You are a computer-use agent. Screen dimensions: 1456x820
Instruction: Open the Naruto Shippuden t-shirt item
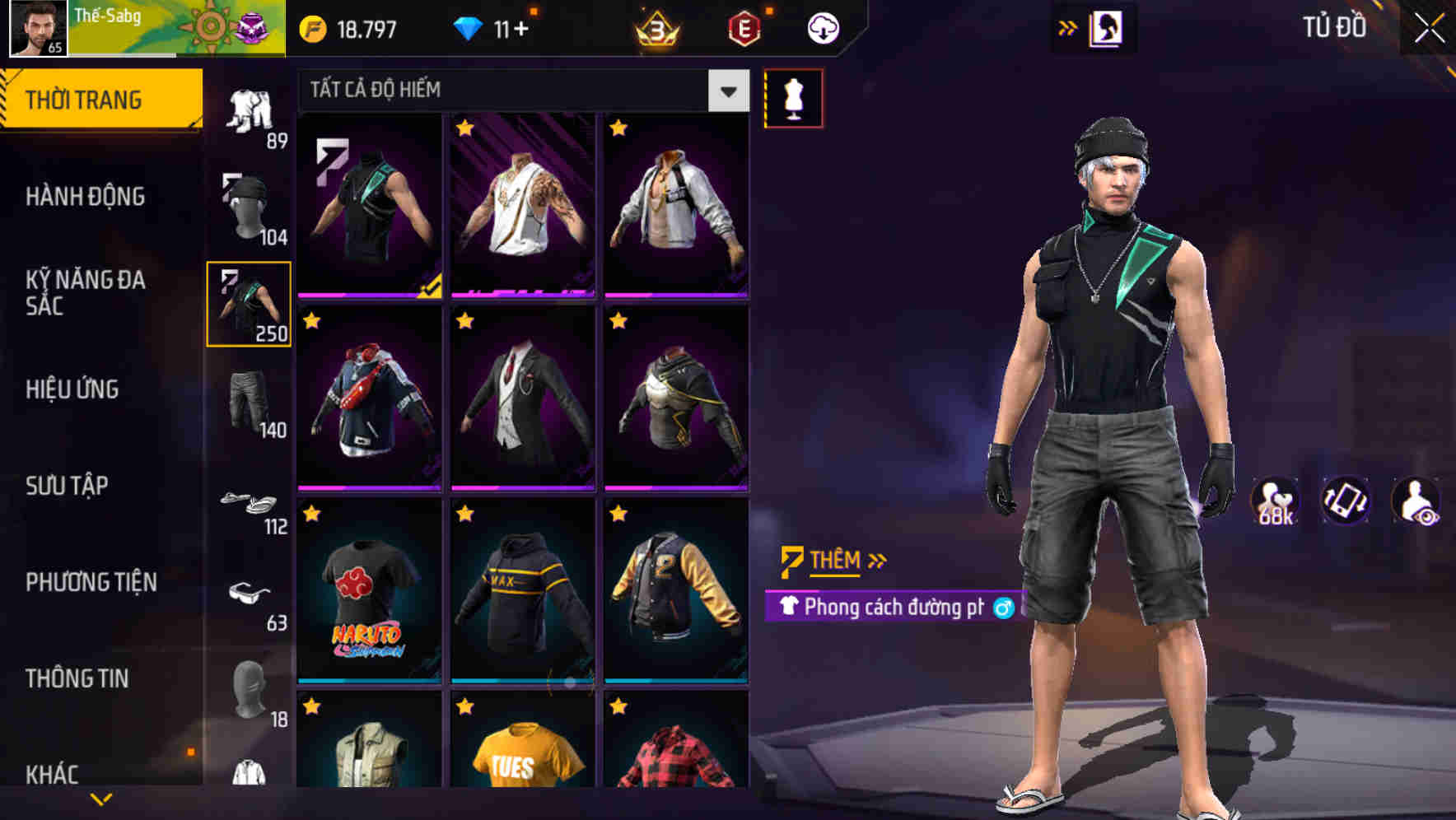tap(368, 603)
